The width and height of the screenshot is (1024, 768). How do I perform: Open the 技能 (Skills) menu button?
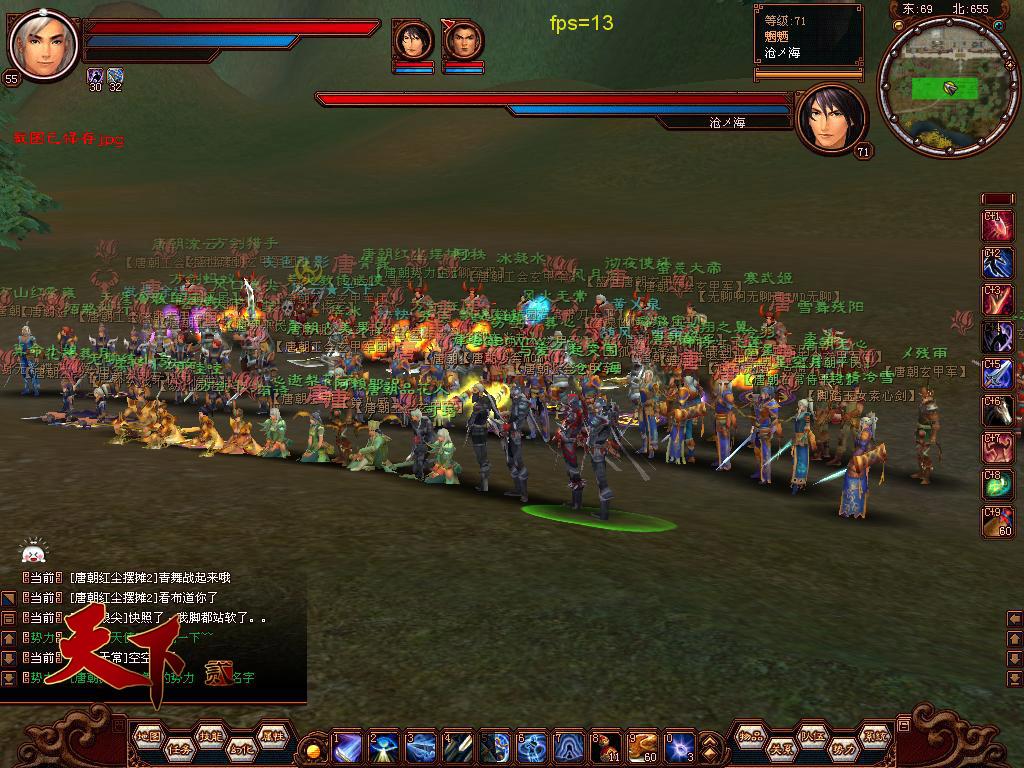click(x=210, y=736)
